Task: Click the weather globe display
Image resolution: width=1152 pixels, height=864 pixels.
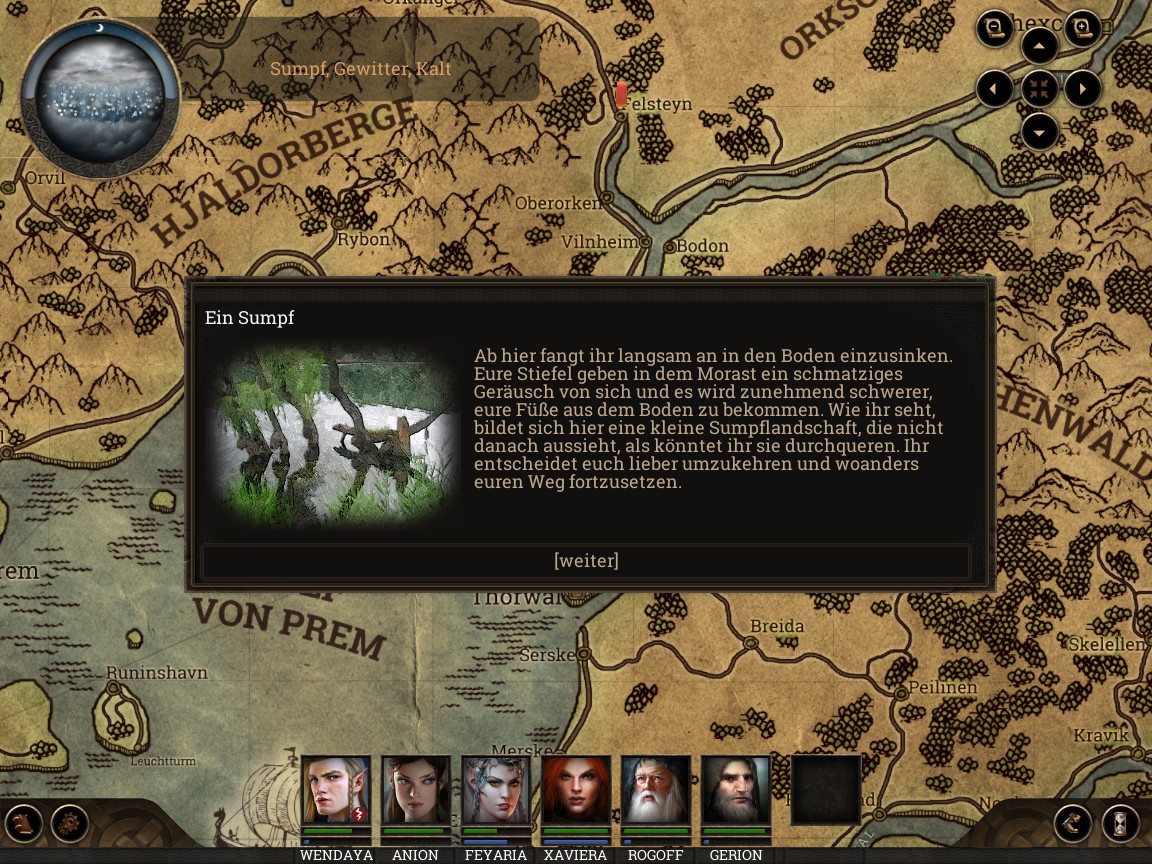Action: [100, 98]
